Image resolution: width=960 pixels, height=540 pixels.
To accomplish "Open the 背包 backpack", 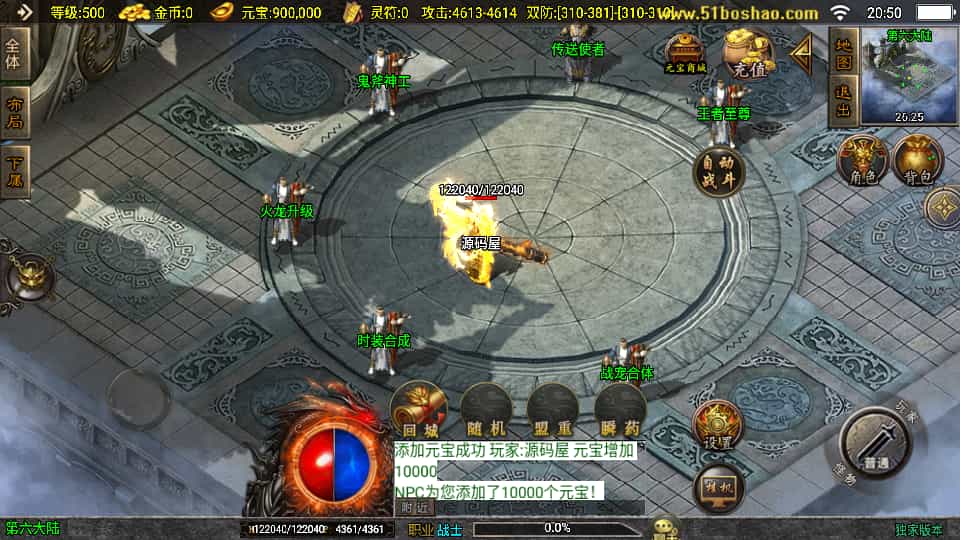I will 918,162.
